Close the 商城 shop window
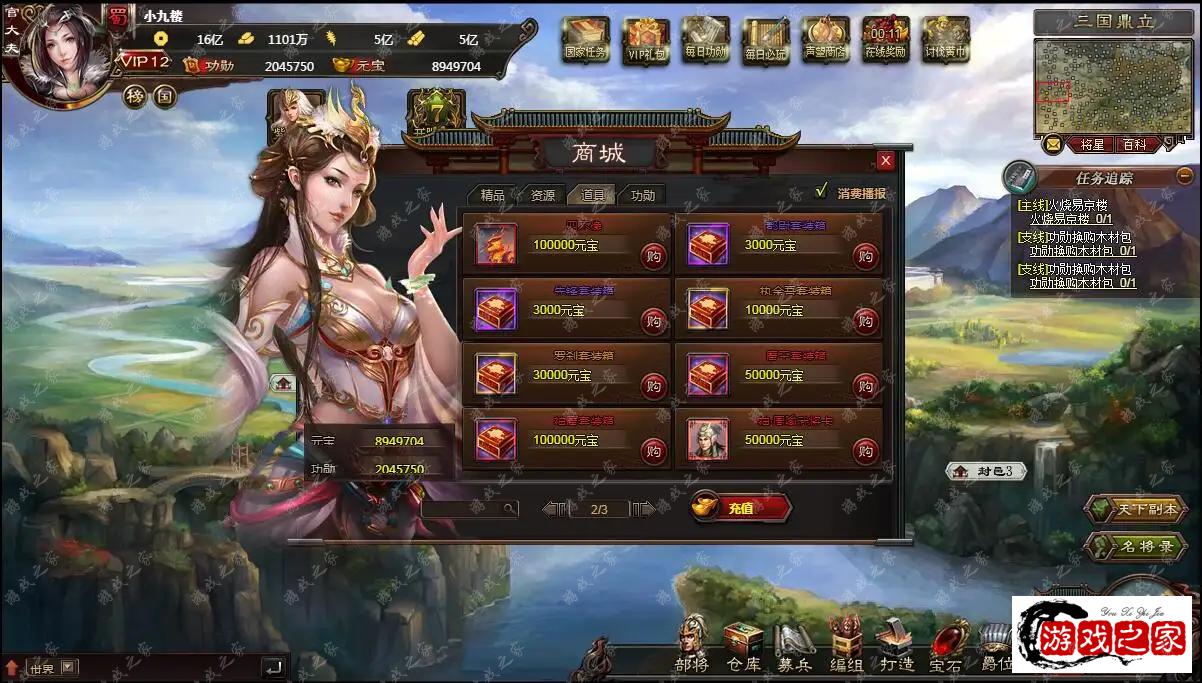The height and width of the screenshot is (683, 1202). pyautogui.click(x=886, y=160)
